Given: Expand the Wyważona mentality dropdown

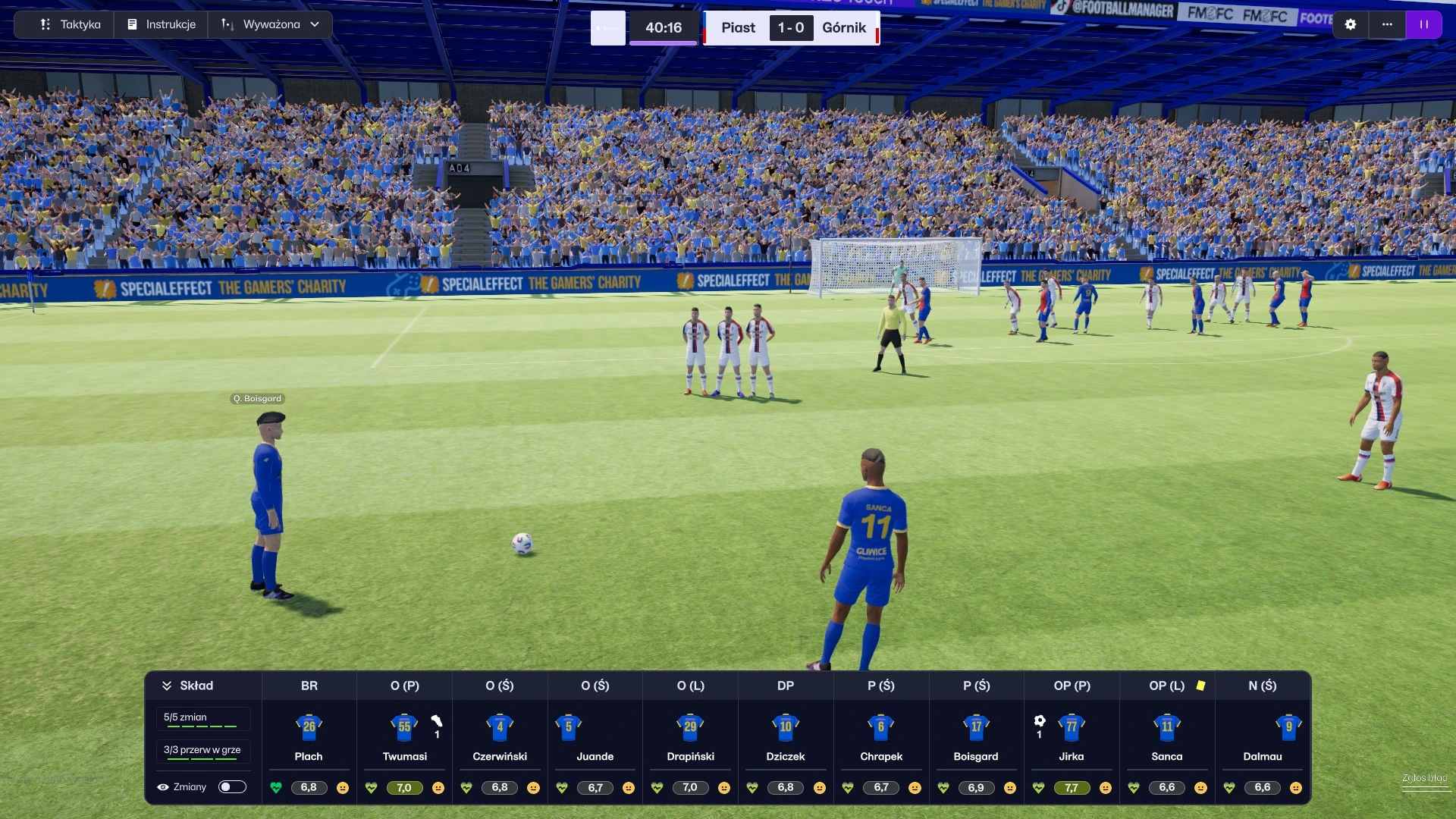Looking at the screenshot, I should 271,24.
